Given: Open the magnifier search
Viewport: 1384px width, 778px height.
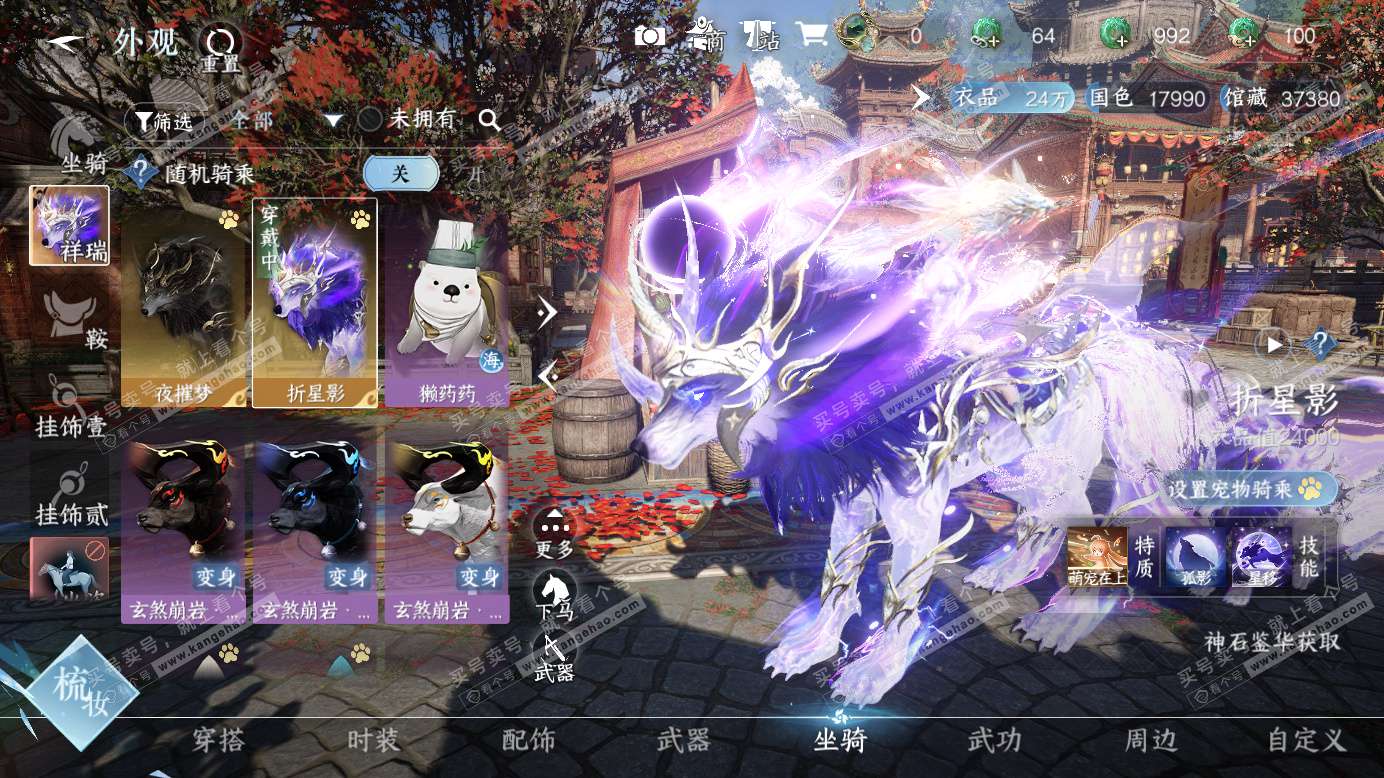Looking at the screenshot, I should click(x=489, y=120).
